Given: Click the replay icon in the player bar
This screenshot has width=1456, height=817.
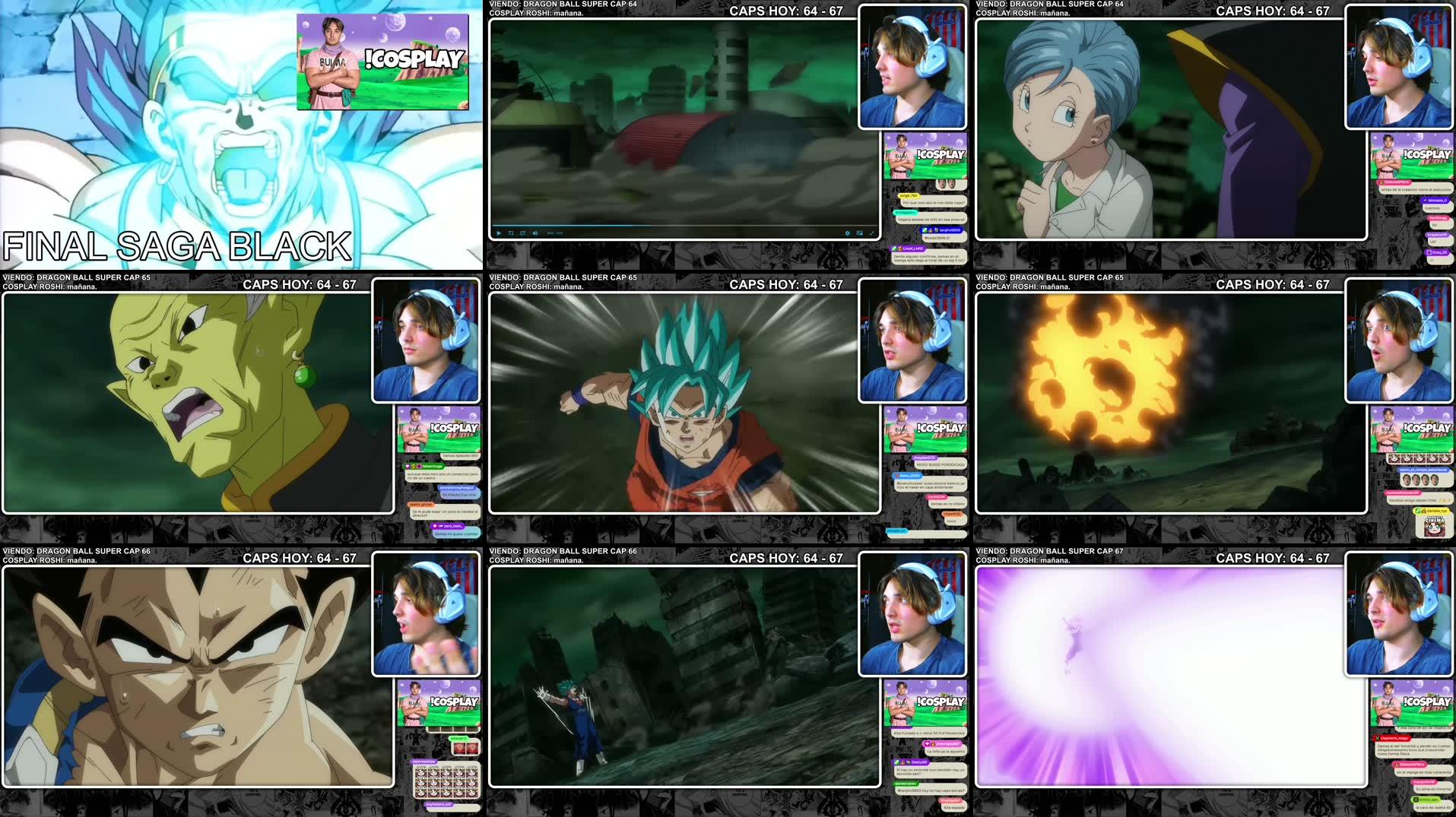Looking at the screenshot, I should click(511, 233).
